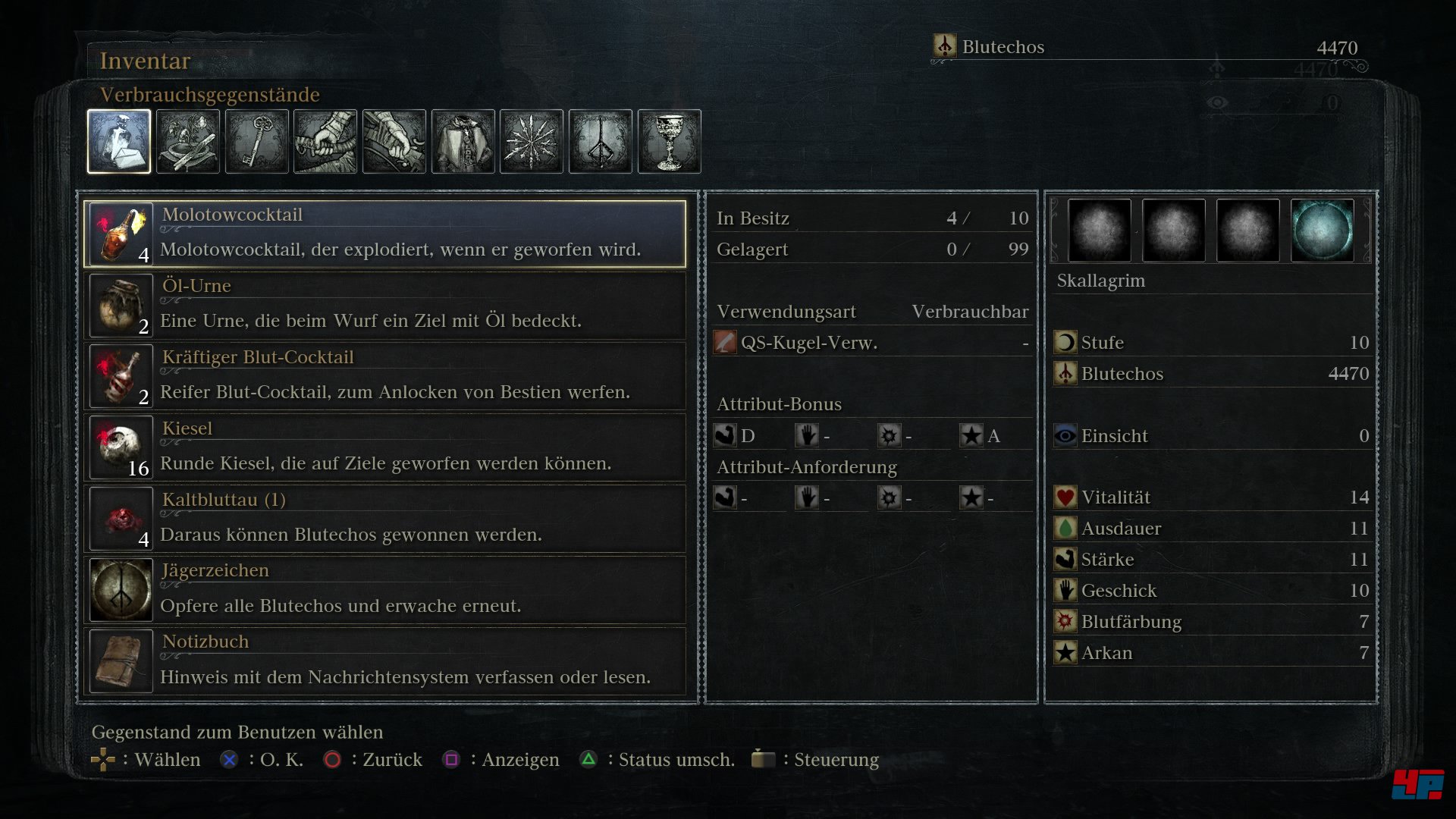Select the Caryll rune category tab
This screenshot has height=819, width=1456.
[601, 142]
